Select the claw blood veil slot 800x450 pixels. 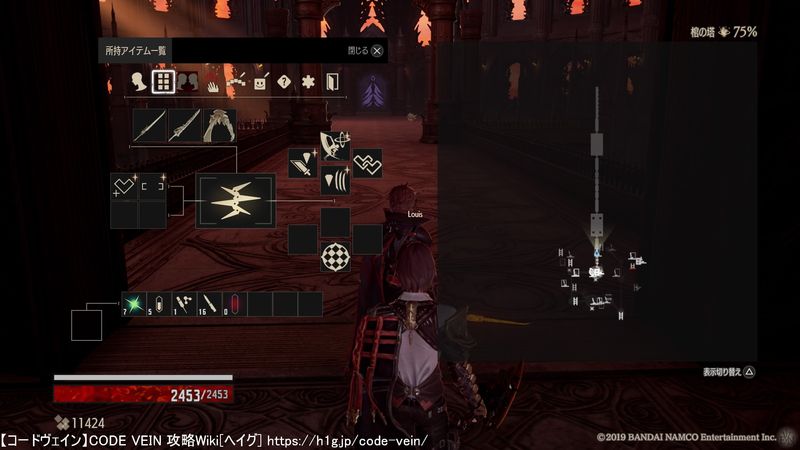point(220,126)
